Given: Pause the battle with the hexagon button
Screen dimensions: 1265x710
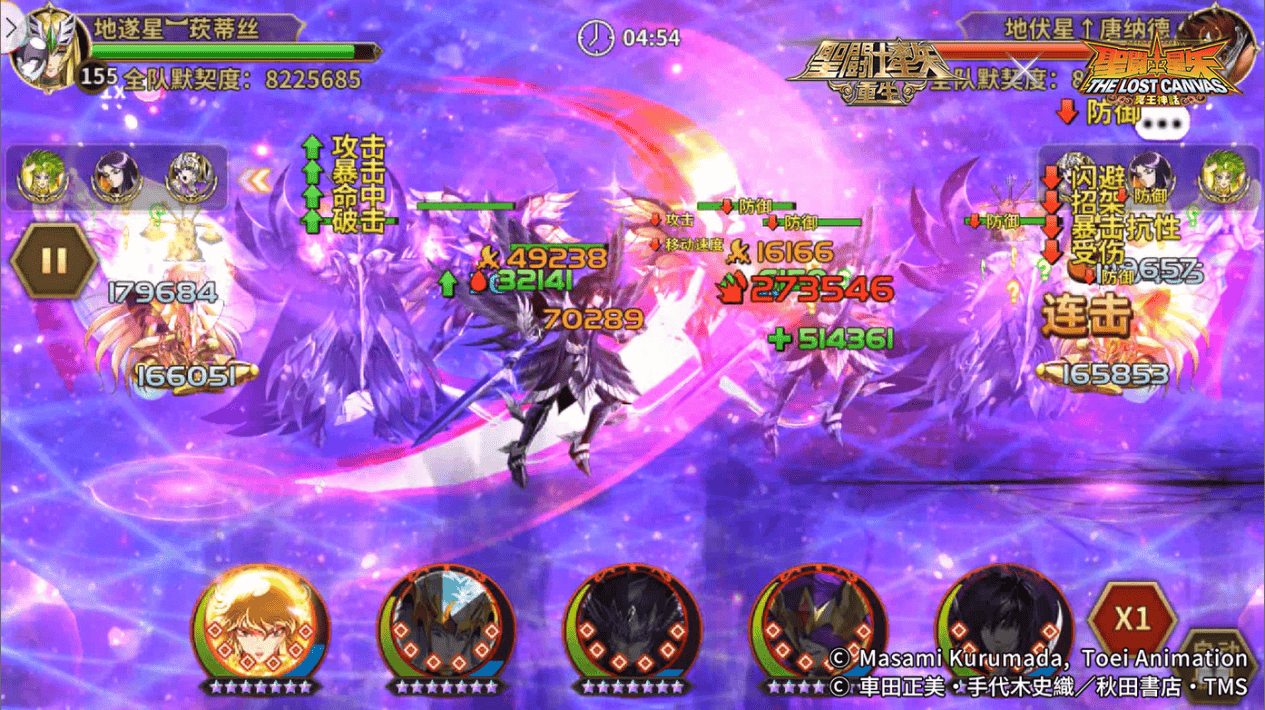Looking at the screenshot, I should pyautogui.click(x=54, y=262).
